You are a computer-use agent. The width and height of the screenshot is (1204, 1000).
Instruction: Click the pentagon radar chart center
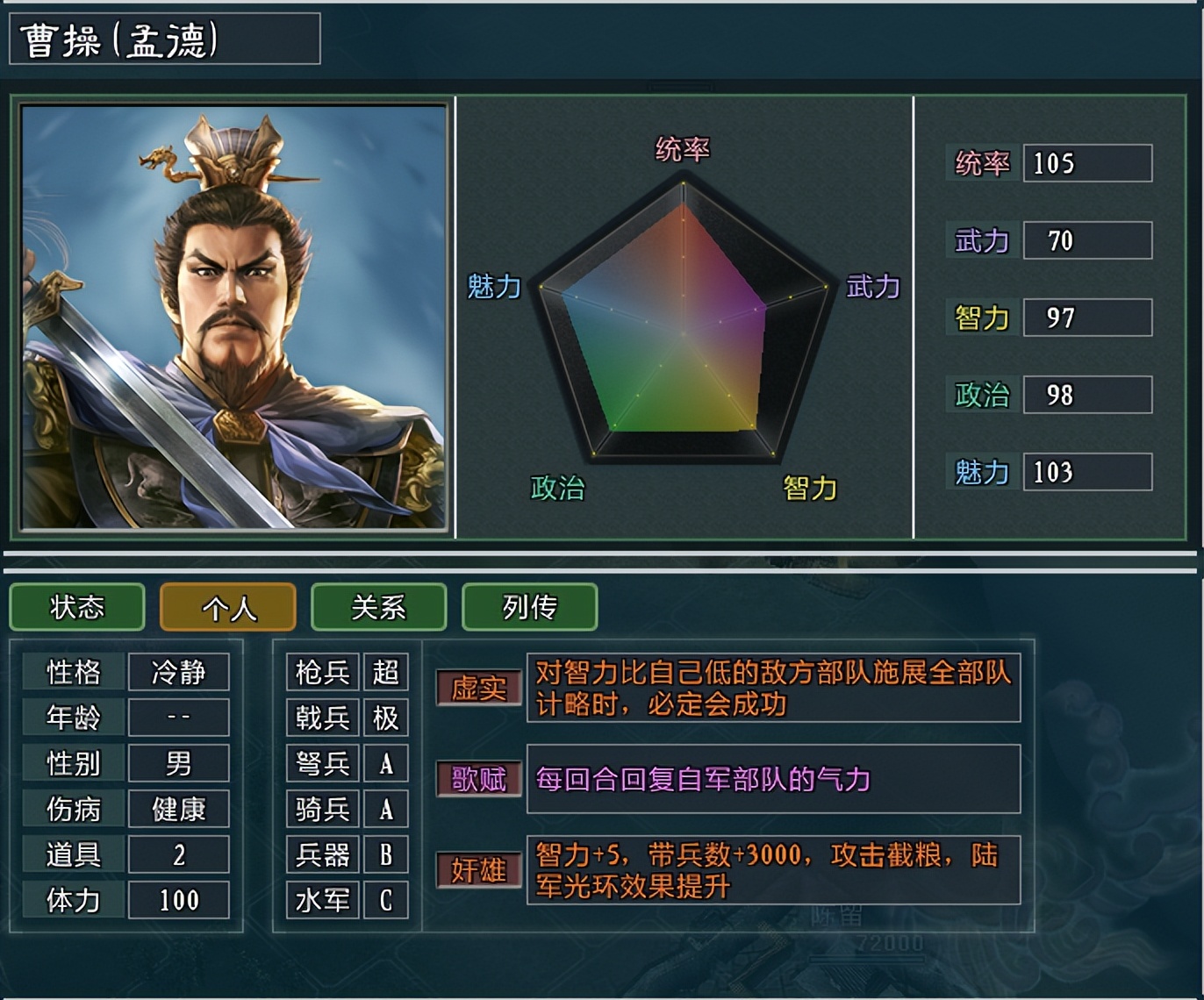point(683,333)
